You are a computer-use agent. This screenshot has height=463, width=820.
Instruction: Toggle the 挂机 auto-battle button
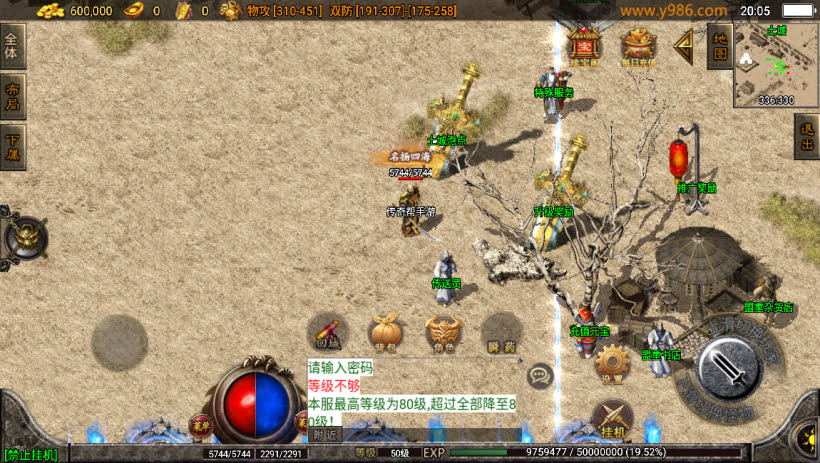[x=612, y=420]
